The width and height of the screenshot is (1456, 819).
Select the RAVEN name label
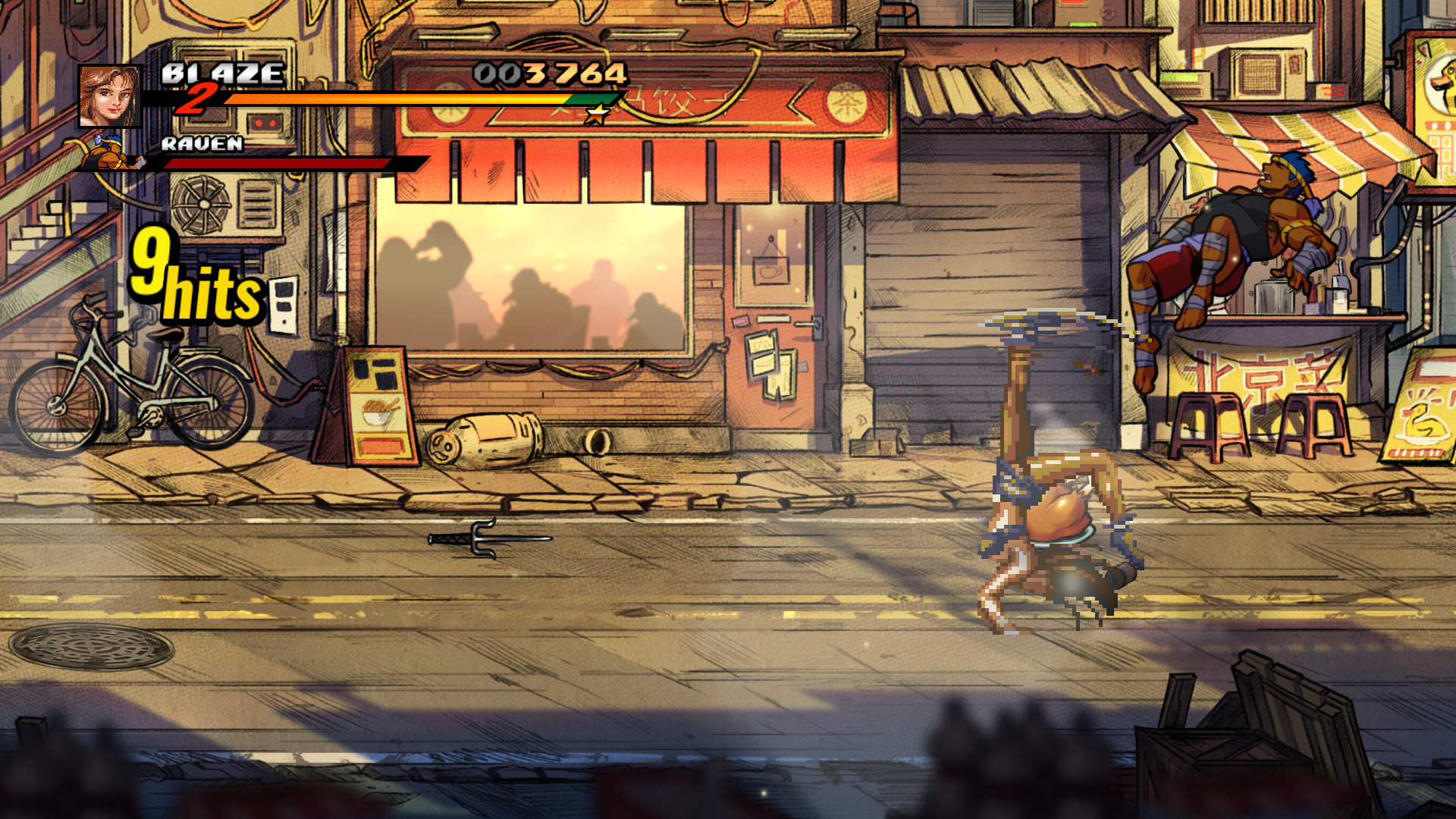(x=201, y=143)
